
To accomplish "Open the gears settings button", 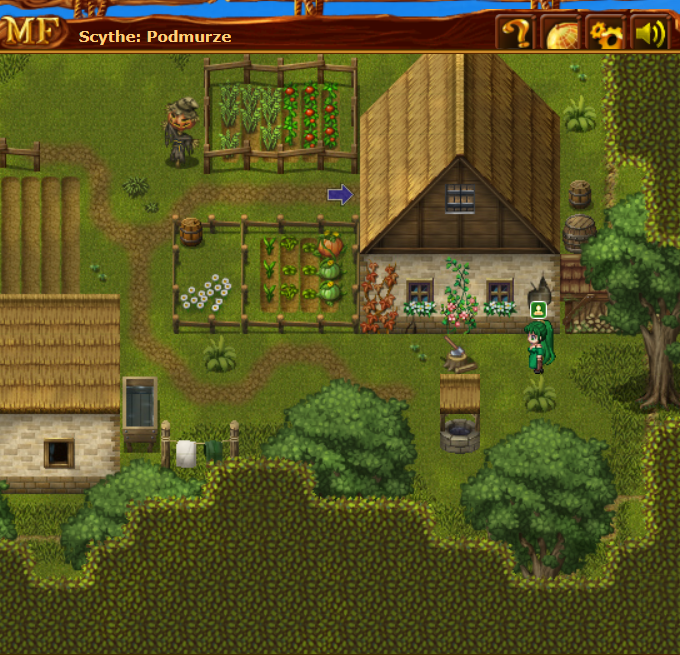I will 605,34.
